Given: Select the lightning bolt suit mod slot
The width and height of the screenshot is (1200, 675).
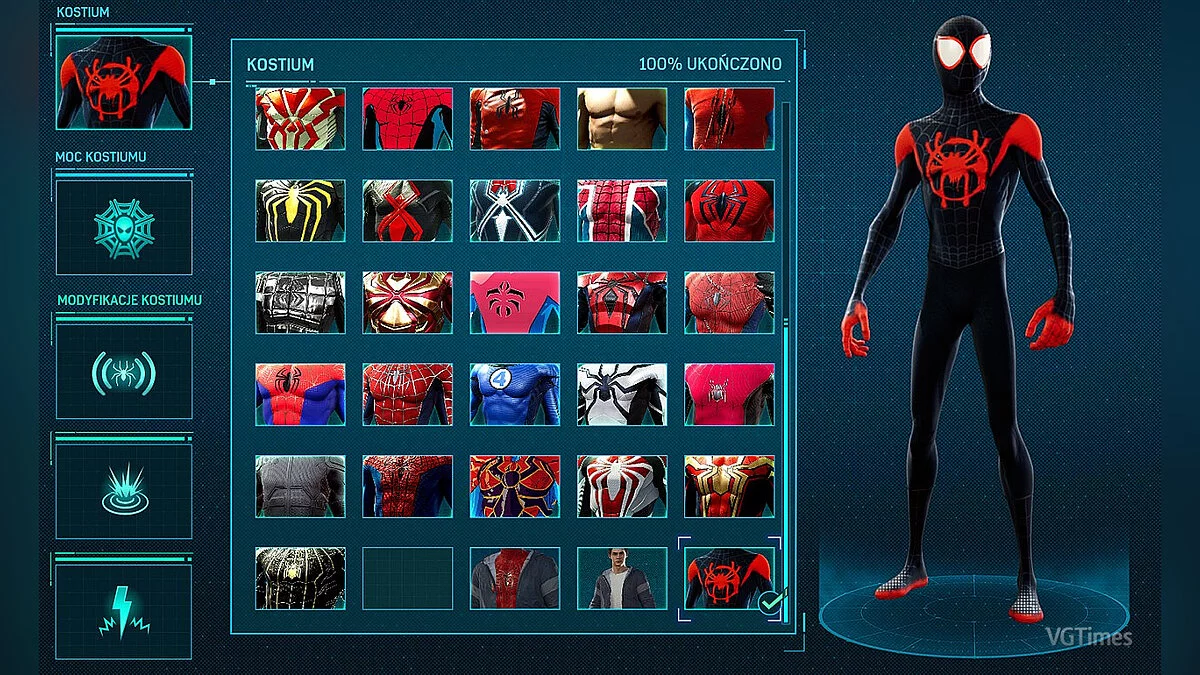Looking at the screenshot, I should click(123, 611).
